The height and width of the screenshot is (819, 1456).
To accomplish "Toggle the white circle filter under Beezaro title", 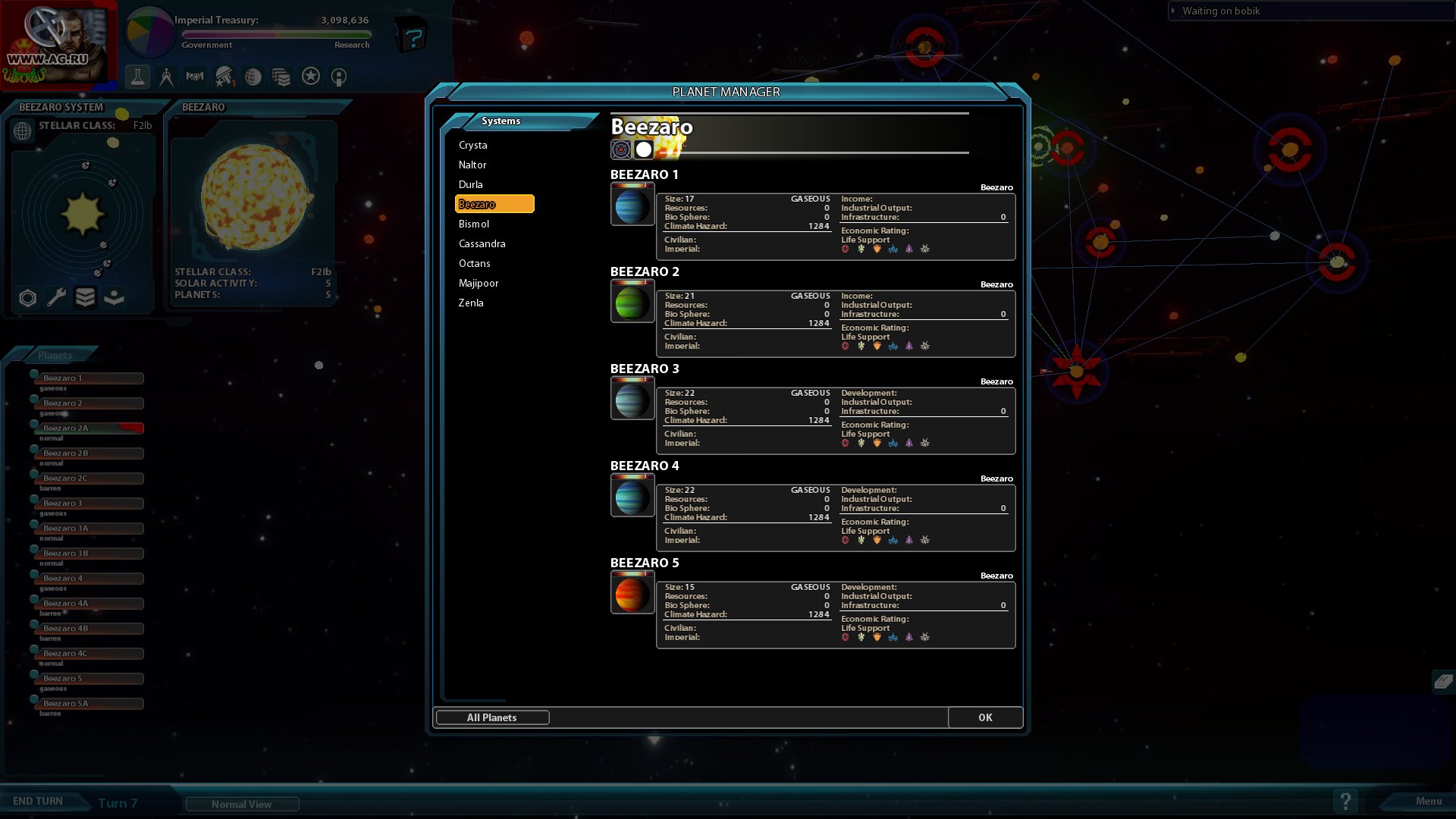I will pos(644,149).
